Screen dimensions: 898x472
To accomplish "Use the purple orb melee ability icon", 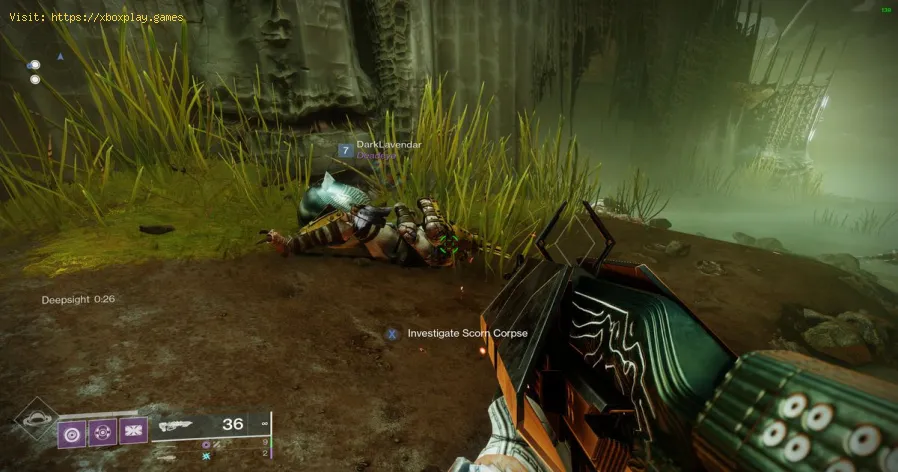I will (103, 432).
